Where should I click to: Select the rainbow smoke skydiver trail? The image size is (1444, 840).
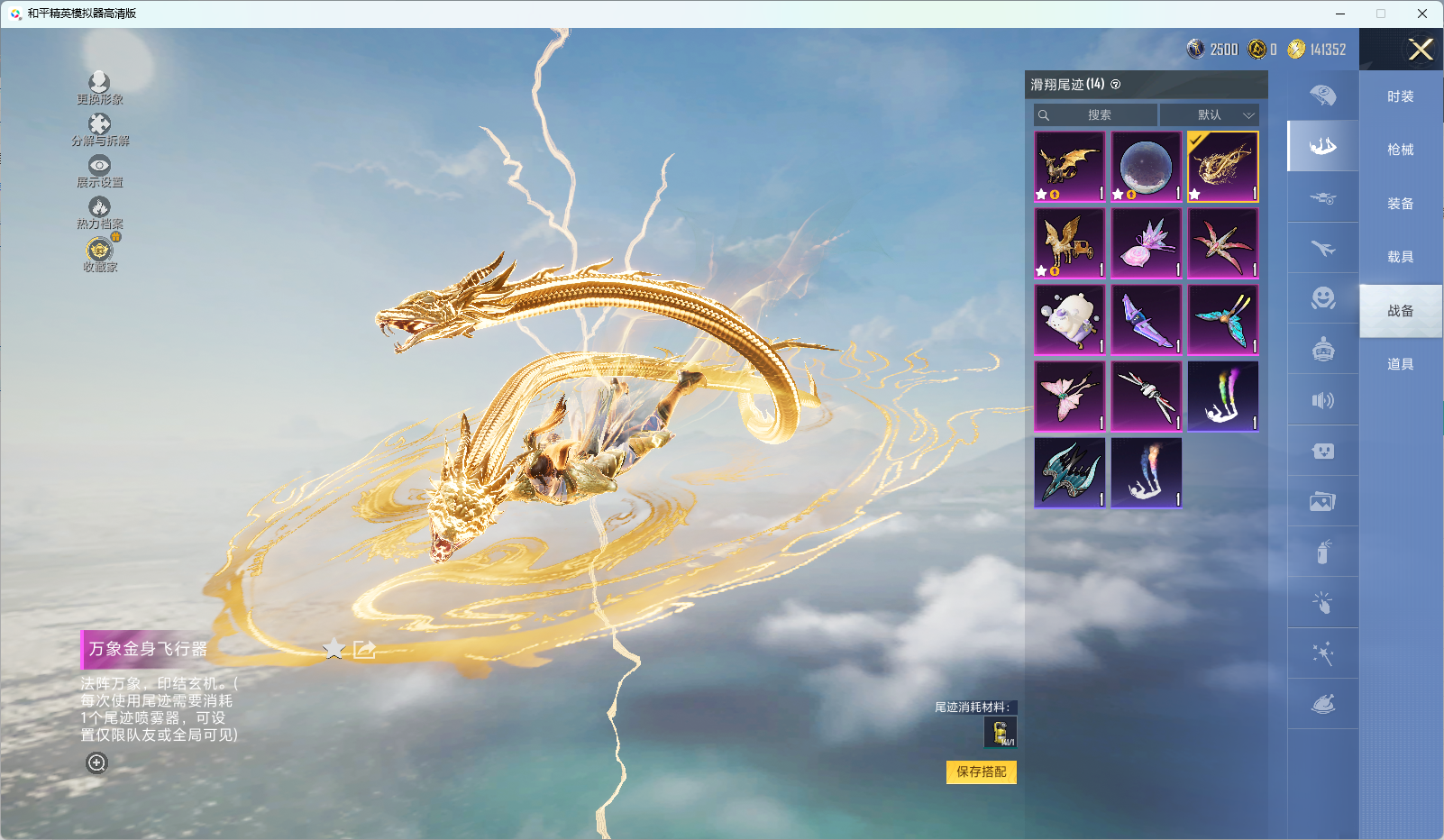[x=1222, y=397]
